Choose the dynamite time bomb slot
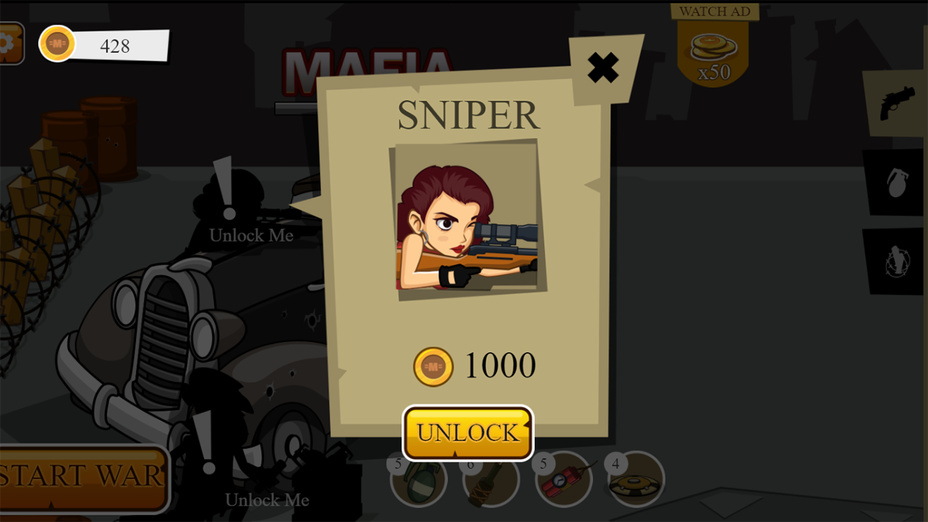 [x=564, y=482]
